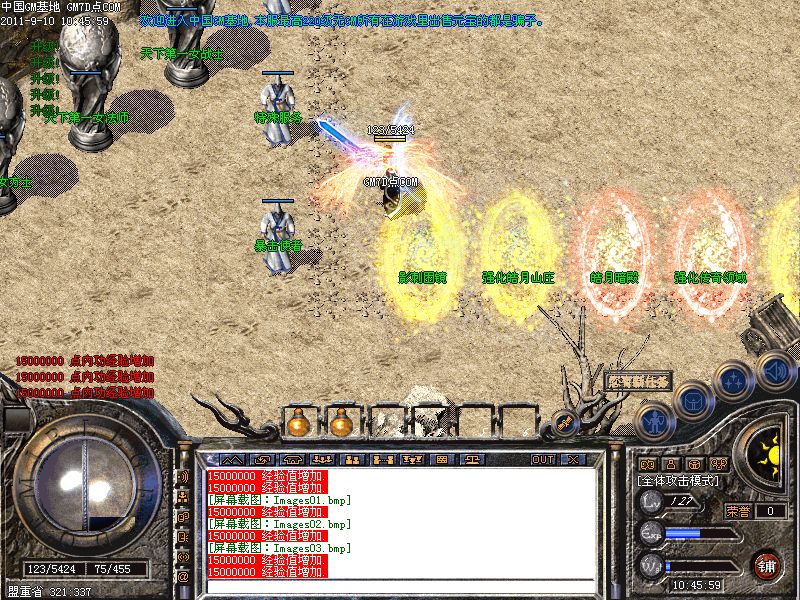Close the chat toolbar with the X button
The width and height of the screenshot is (800, 600).
(x=572, y=460)
